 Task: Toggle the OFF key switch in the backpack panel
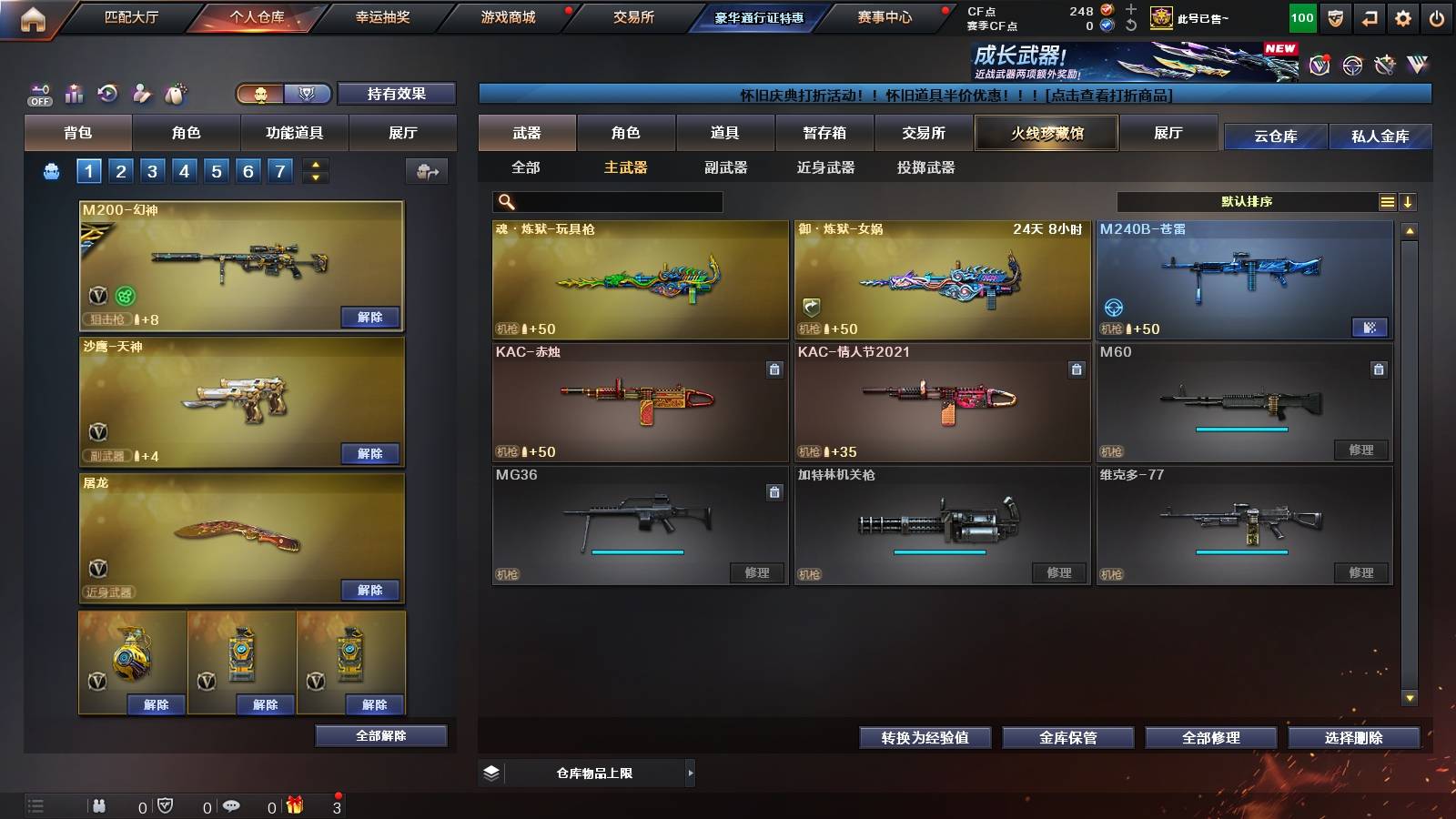(37, 93)
